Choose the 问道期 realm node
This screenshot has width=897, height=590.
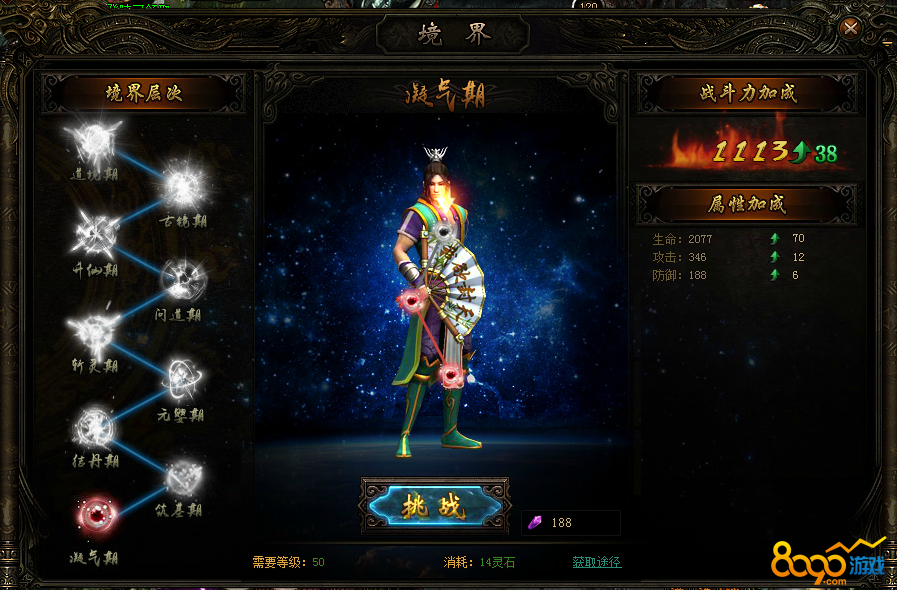tap(181, 280)
